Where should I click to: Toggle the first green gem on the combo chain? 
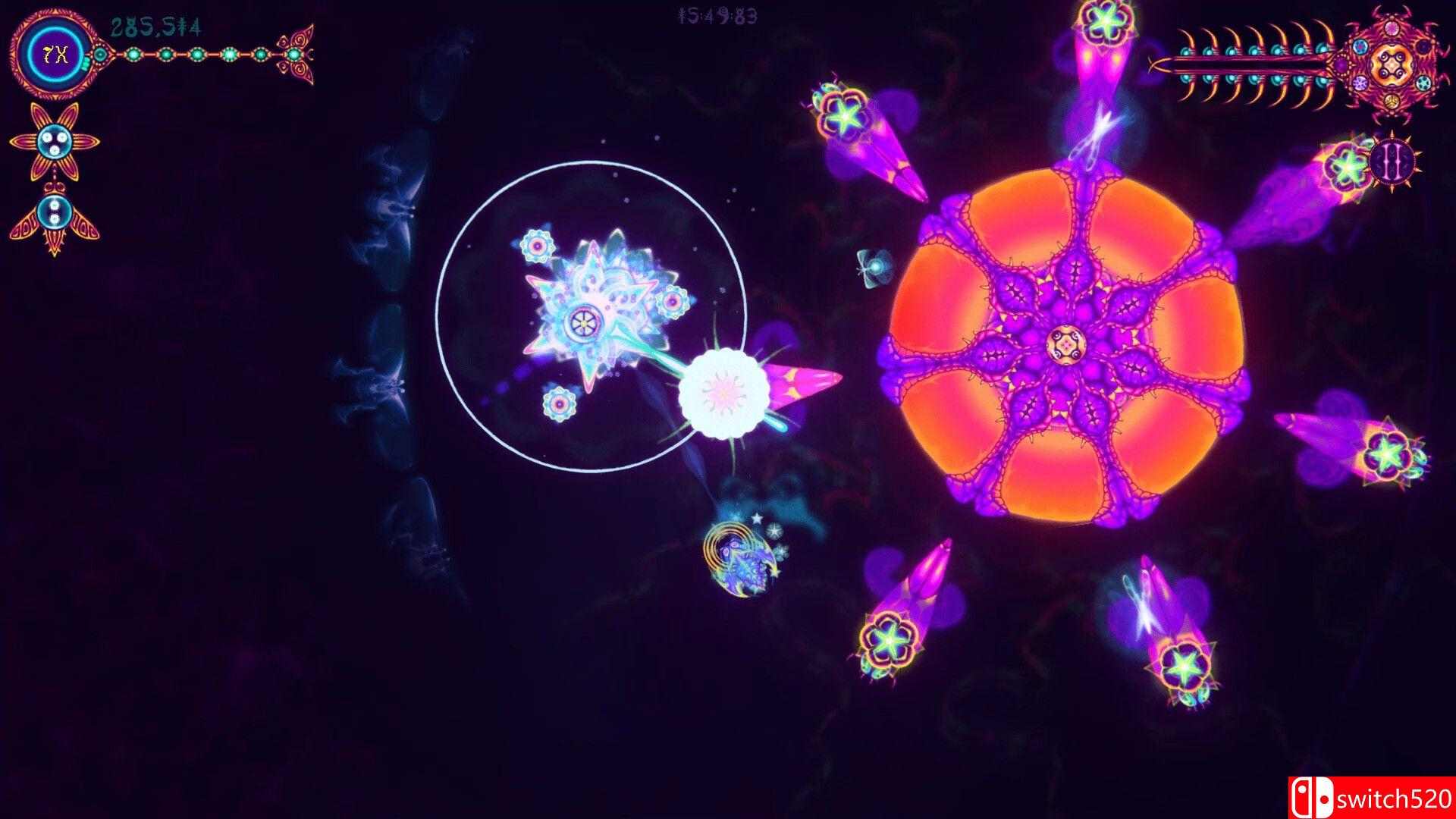(133, 55)
